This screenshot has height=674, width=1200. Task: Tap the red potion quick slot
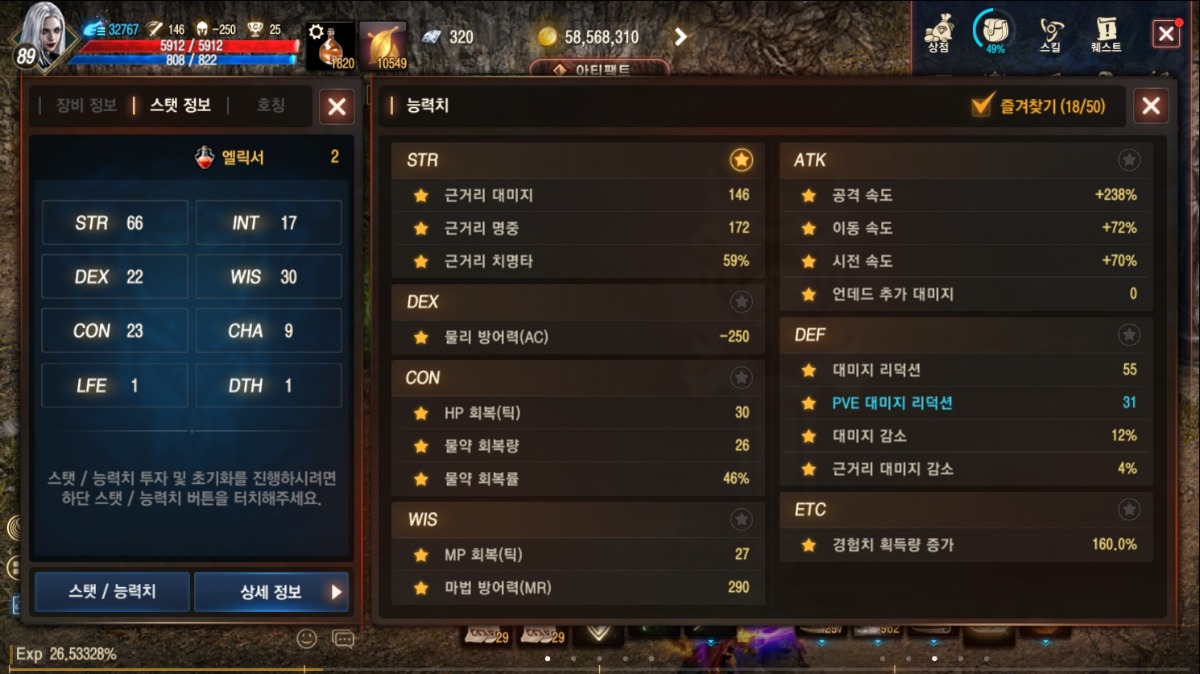click(x=330, y=46)
